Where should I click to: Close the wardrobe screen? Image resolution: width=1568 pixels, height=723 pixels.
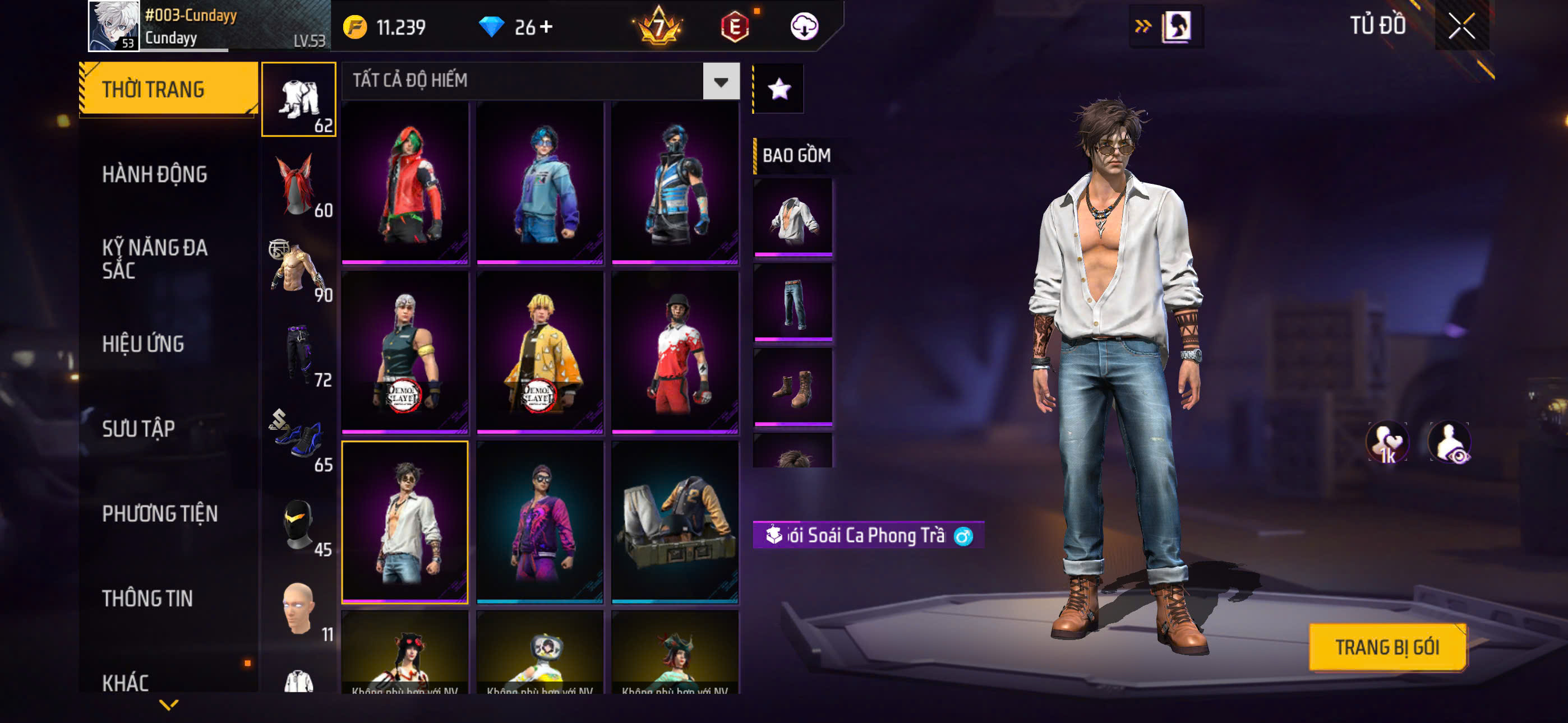(x=1461, y=26)
